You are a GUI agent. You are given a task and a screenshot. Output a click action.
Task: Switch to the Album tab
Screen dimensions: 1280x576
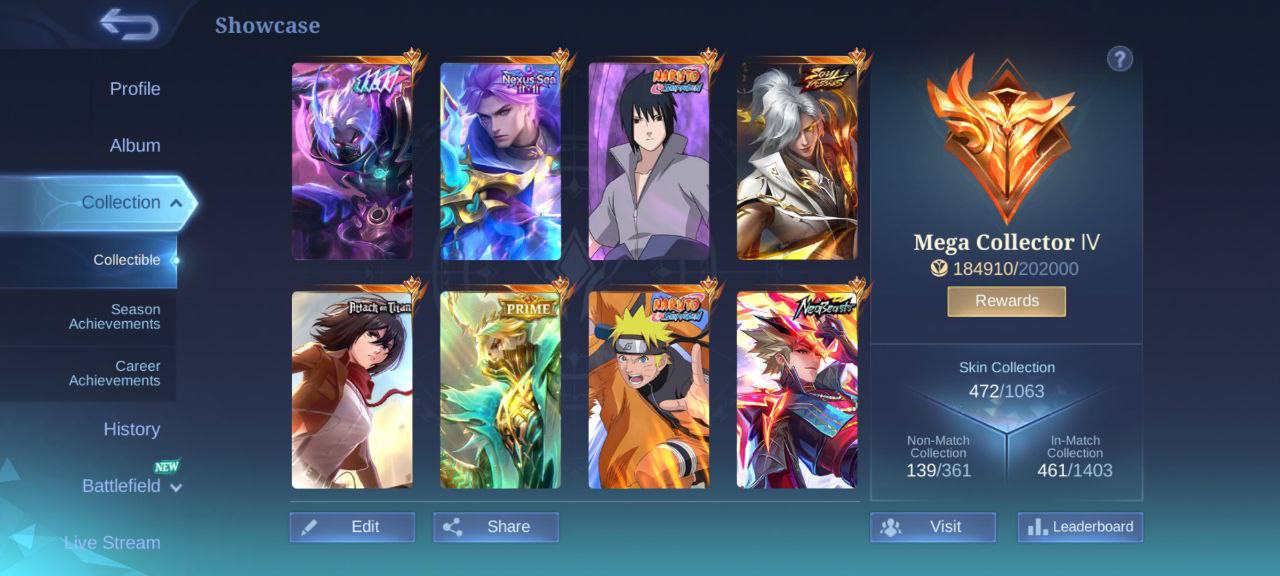pos(135,146)
